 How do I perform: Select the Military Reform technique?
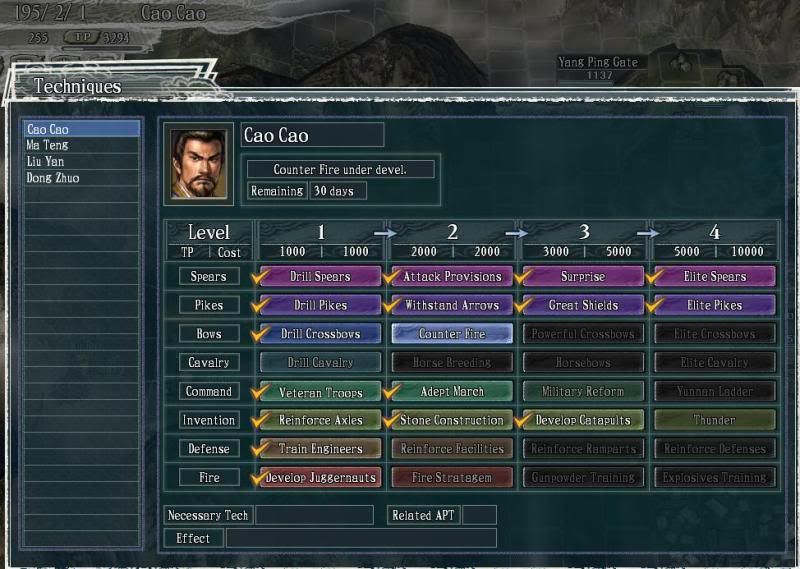(584, 391)
